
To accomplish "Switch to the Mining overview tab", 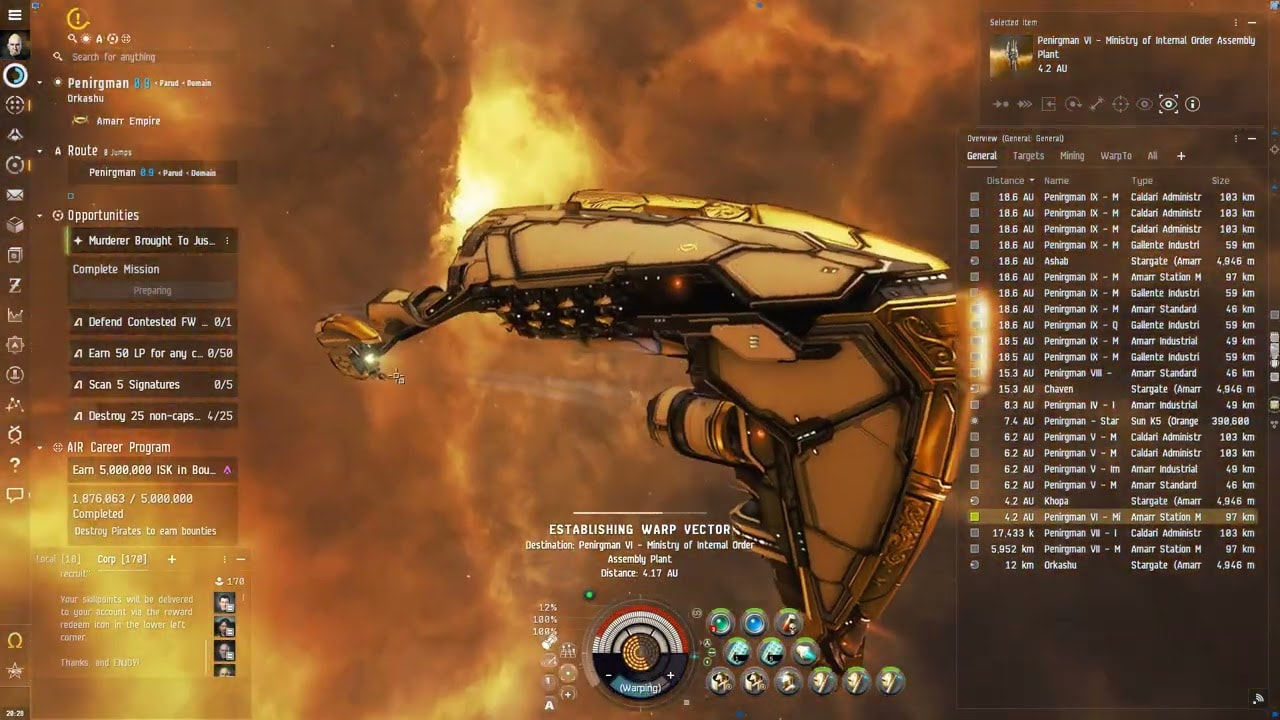I will click(1072, 156).
